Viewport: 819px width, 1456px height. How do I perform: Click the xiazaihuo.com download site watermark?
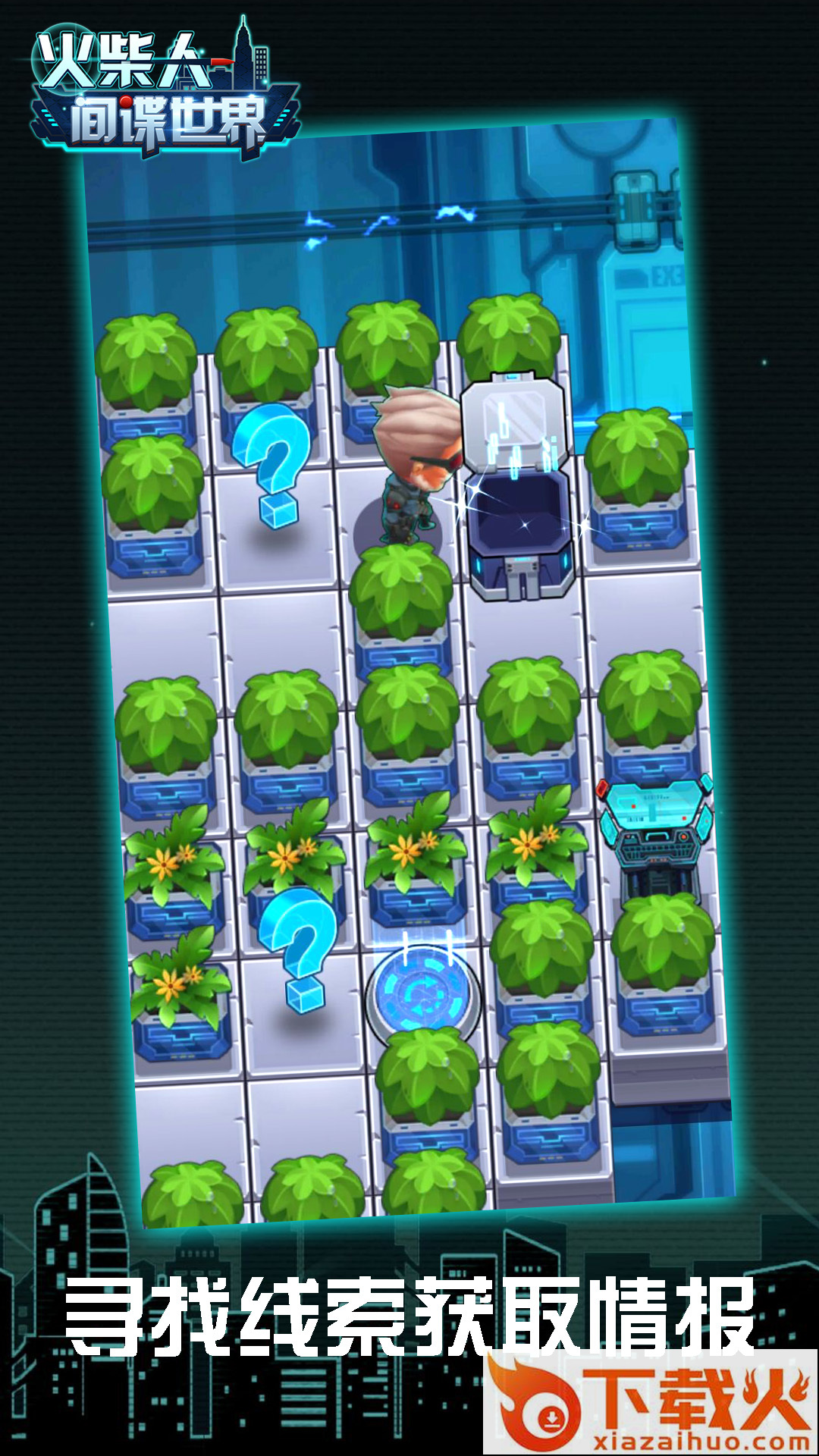(651, 1403)
